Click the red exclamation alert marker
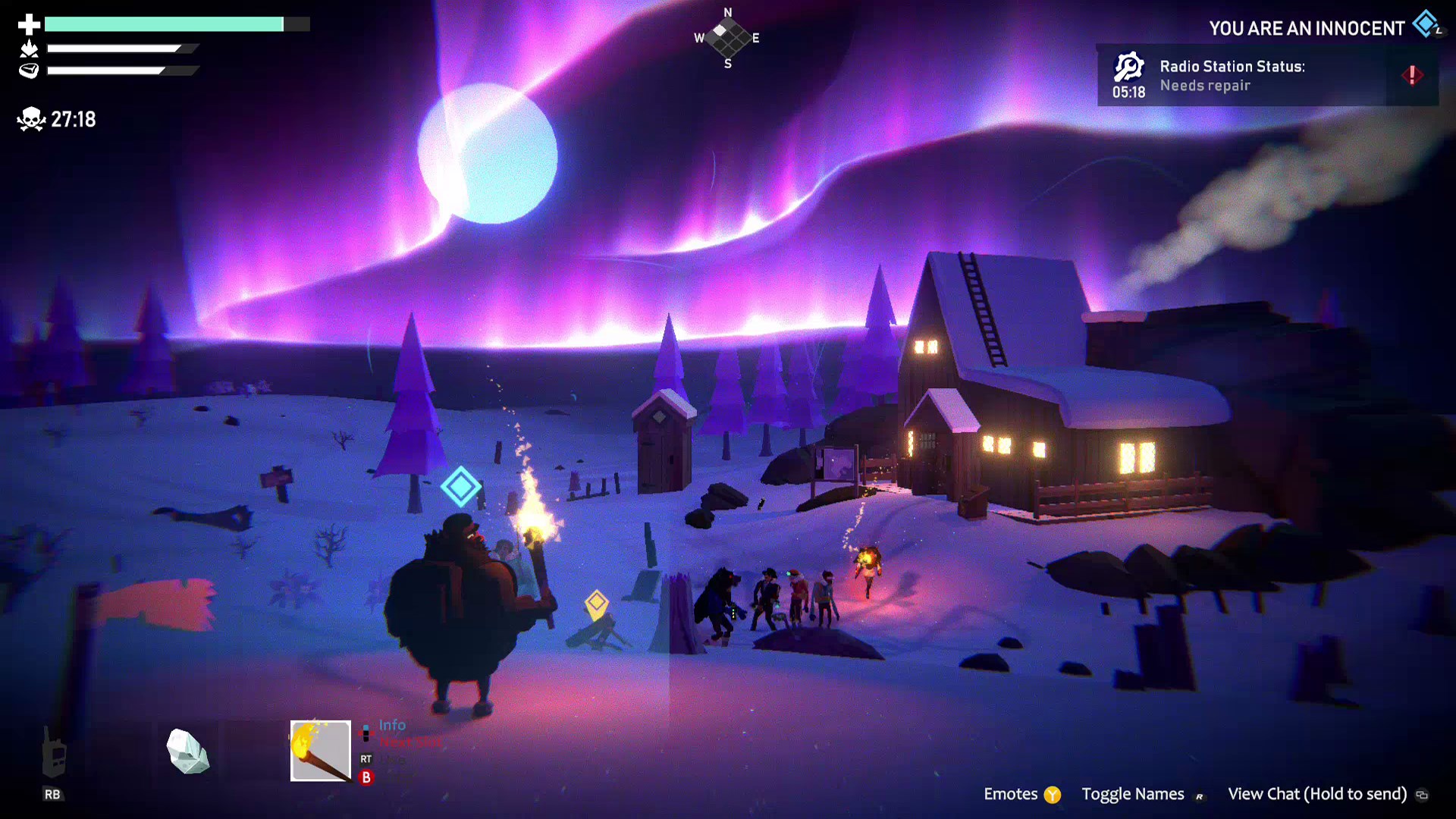This screenshot has height=819, width=1456. tap(1412, 75)
